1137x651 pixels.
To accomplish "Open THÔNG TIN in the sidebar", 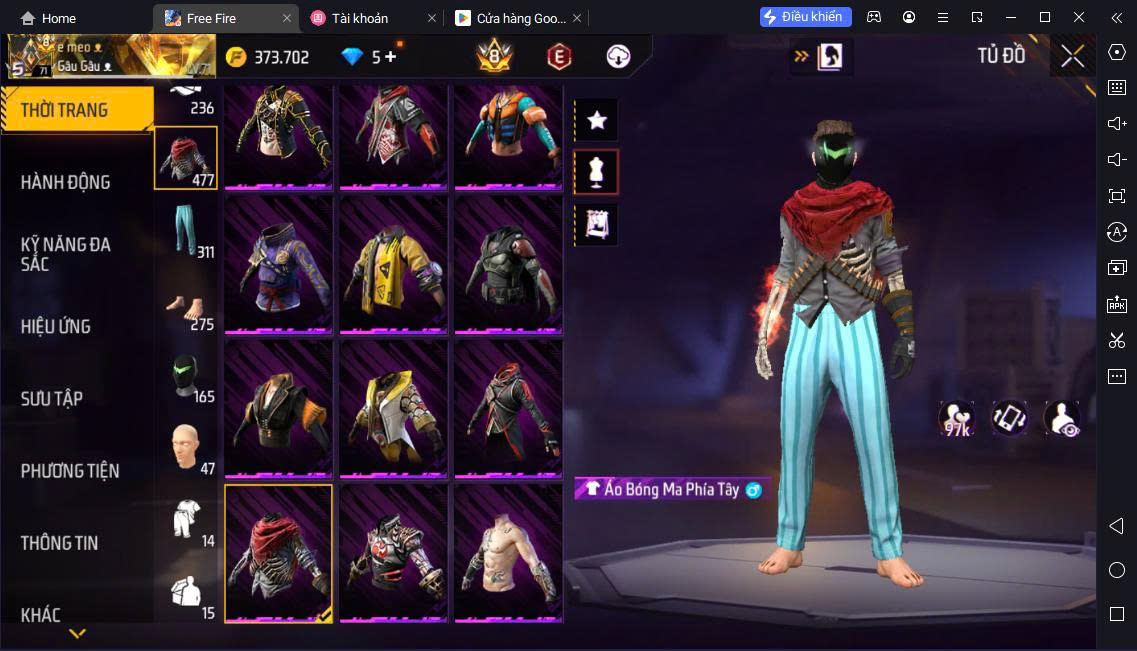I will tap(60, 543).
